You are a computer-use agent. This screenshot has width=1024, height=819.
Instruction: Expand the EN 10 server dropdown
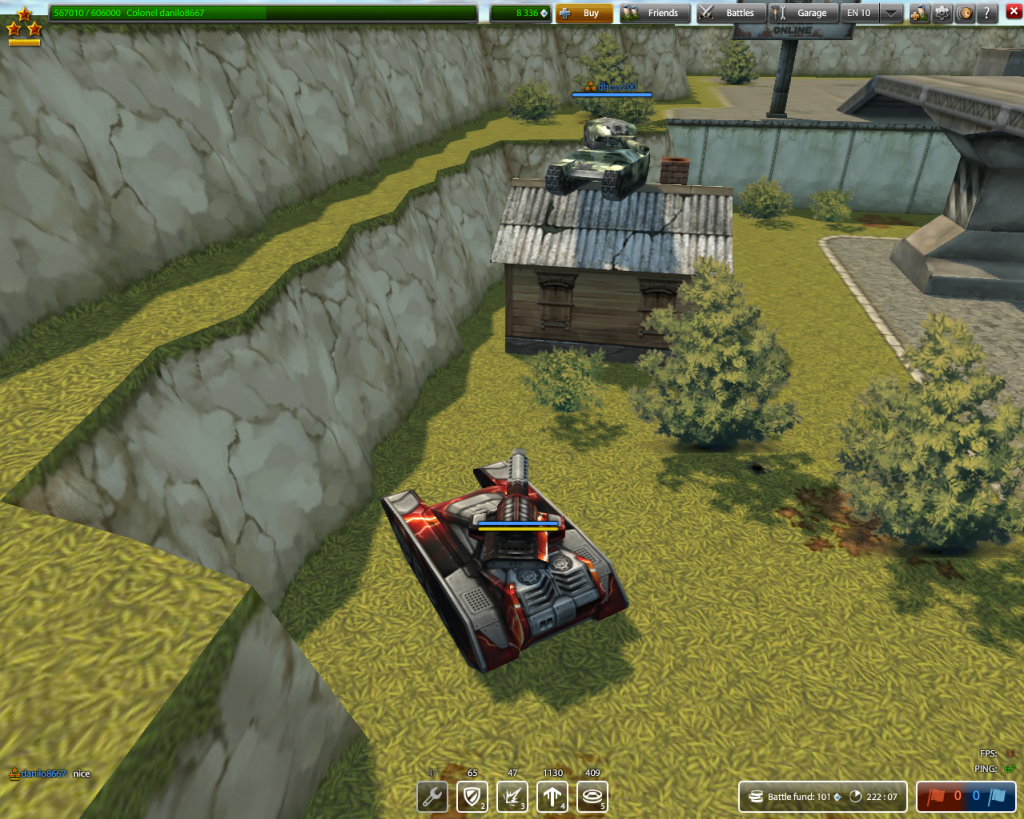pyautogui.click(x=890, y=13)
